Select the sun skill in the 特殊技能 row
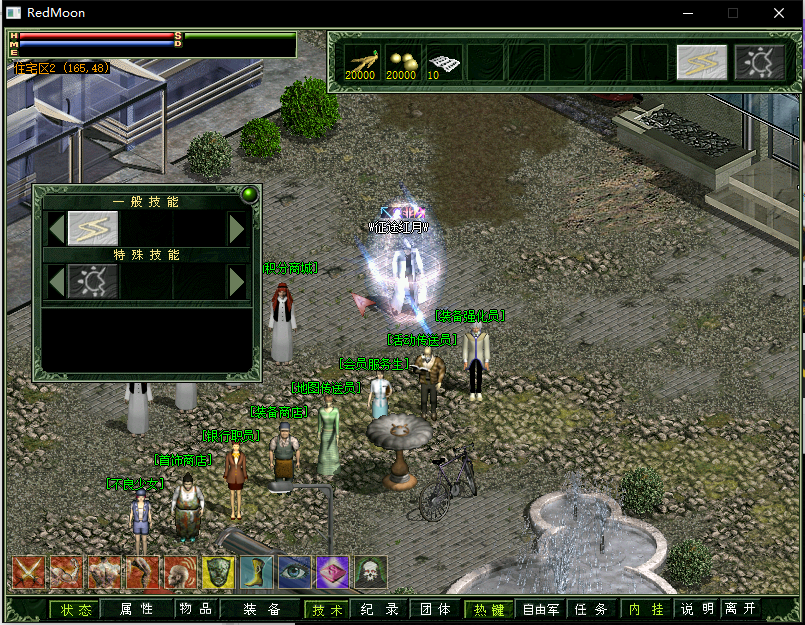Viewport: 805px width, 625px height. [92, 282]
